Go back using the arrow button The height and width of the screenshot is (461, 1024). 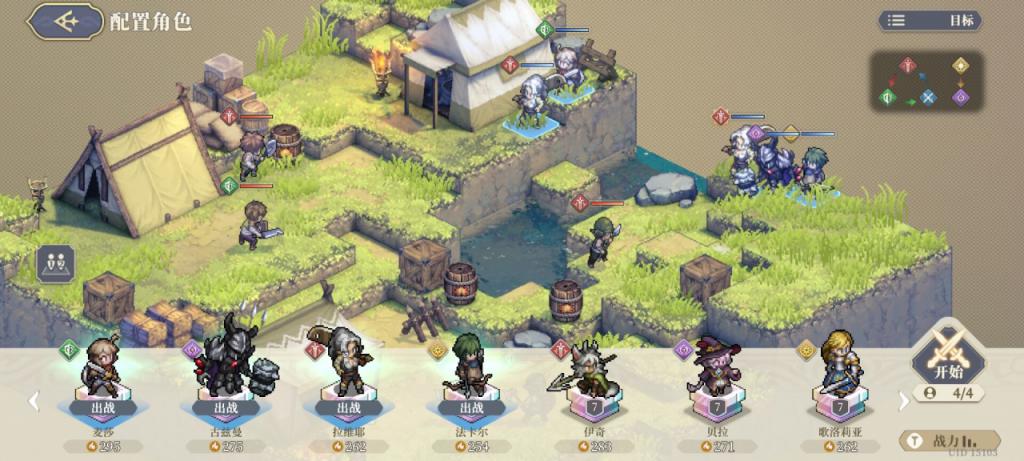pos(66,21)
